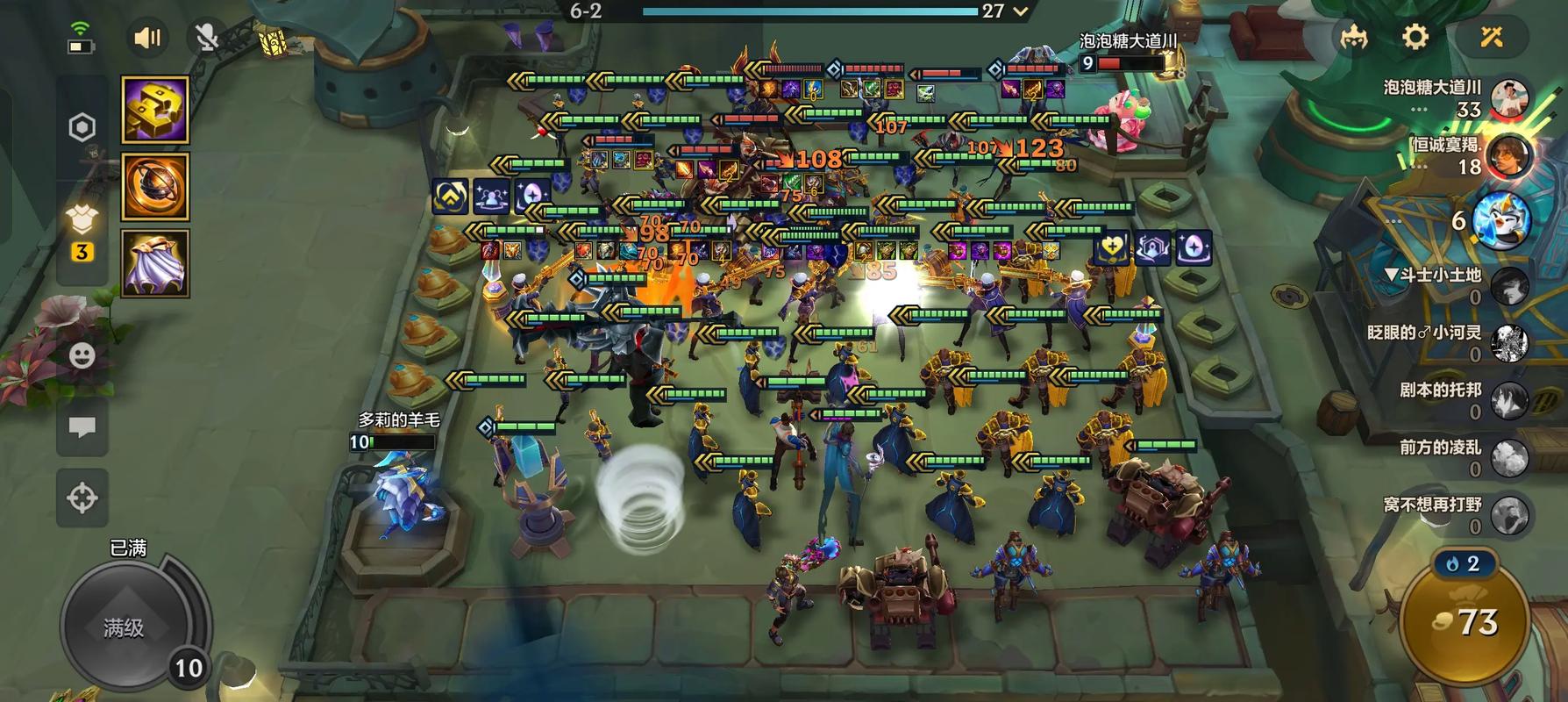The height and width of the screenshot is (702, 1568).
Task: Select the penguin avatar with 6 health
Action: [x=1500, y=219]
